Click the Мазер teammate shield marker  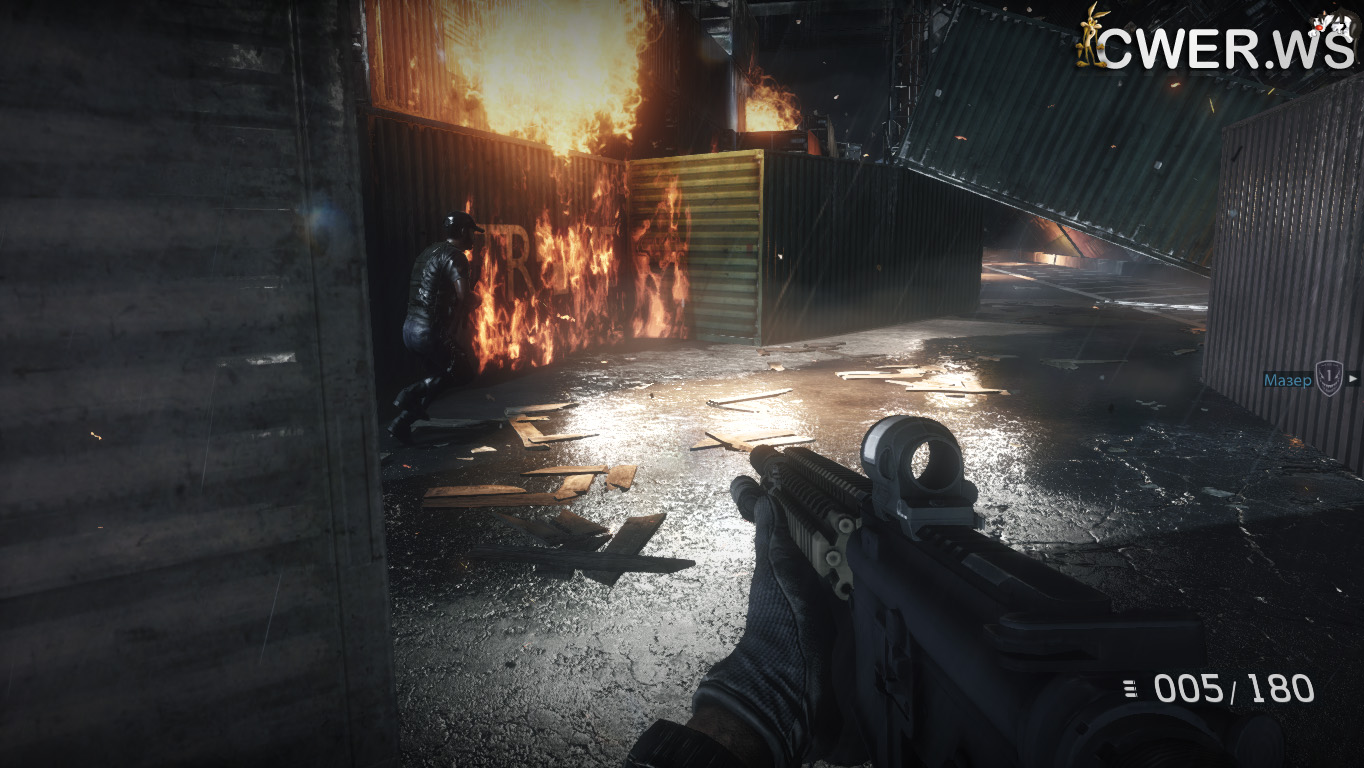pos(1327,378)
